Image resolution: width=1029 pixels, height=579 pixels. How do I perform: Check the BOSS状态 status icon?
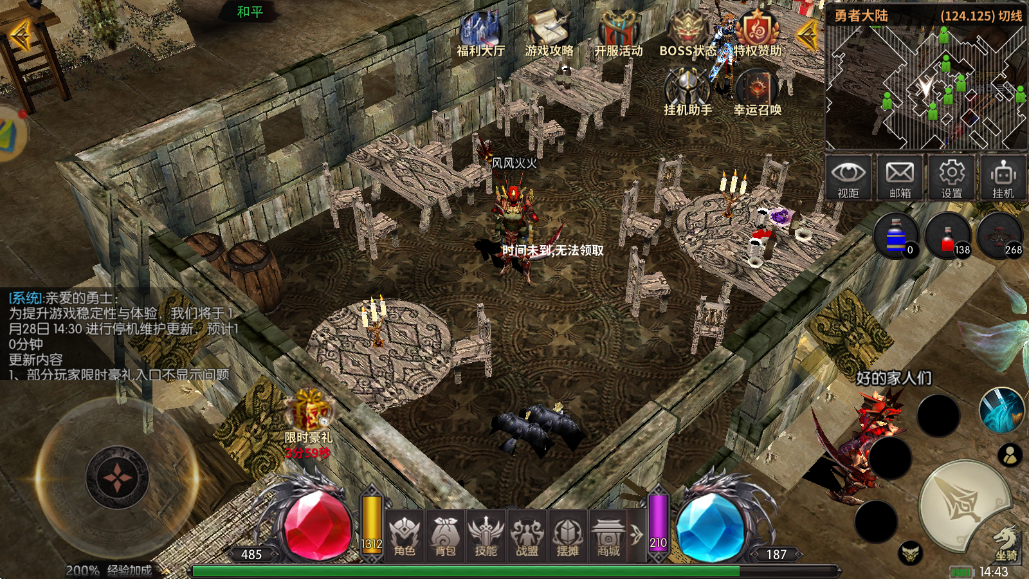pos(687,32)
